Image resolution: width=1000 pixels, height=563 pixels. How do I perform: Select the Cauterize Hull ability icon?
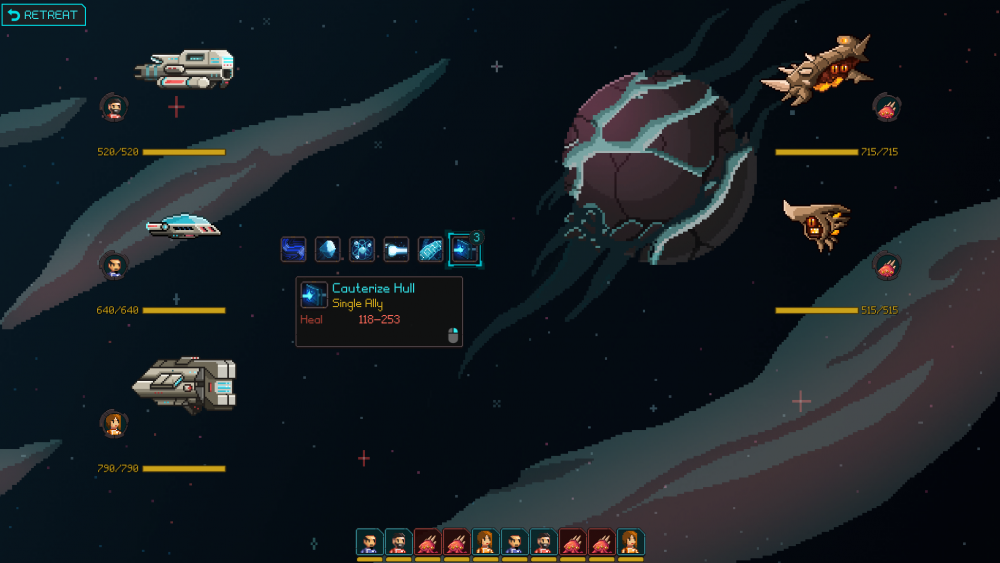(x=463, y=249)
